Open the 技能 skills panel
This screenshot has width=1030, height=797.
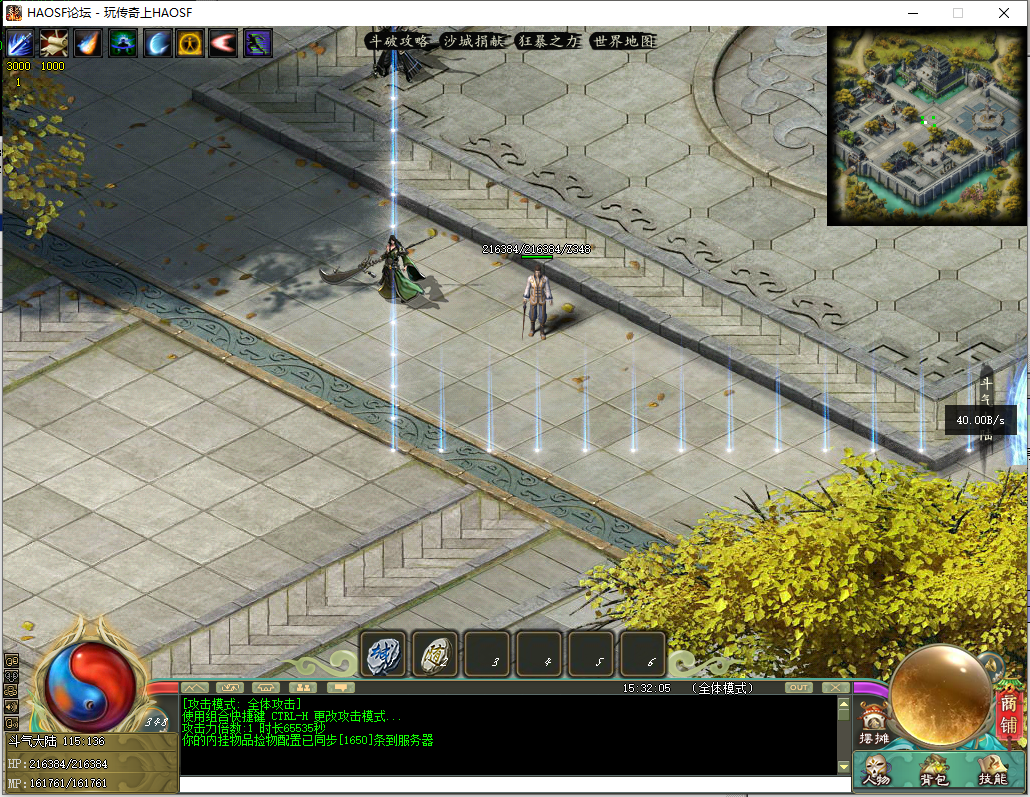click(x=992, y=770)
